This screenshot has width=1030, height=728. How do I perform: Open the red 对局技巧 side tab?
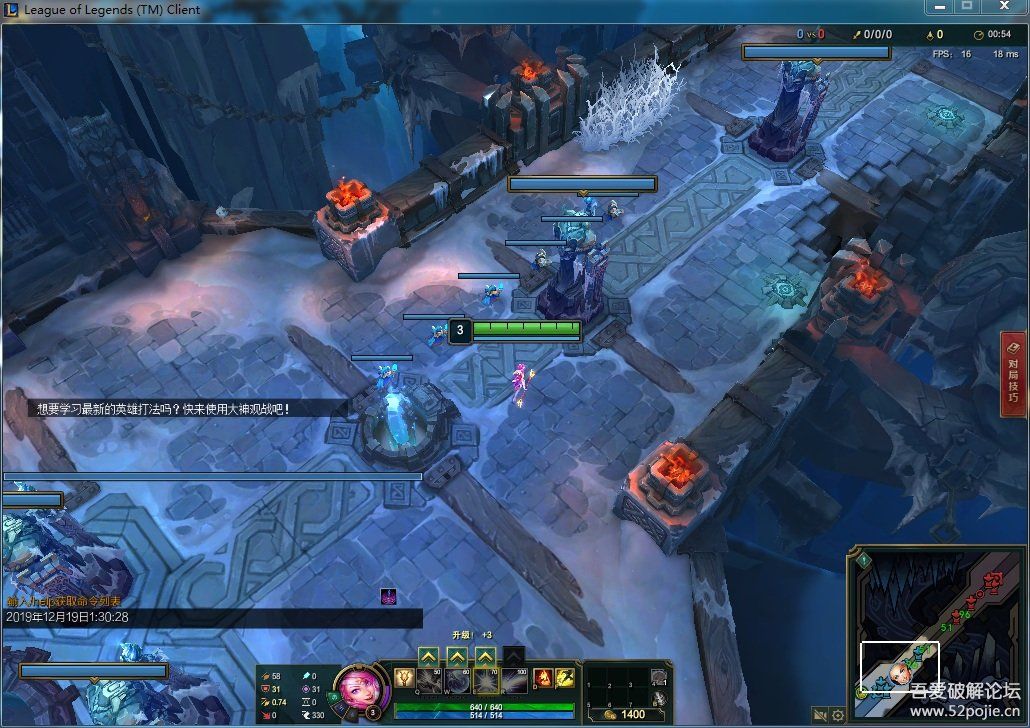[x=1013, y=374]
